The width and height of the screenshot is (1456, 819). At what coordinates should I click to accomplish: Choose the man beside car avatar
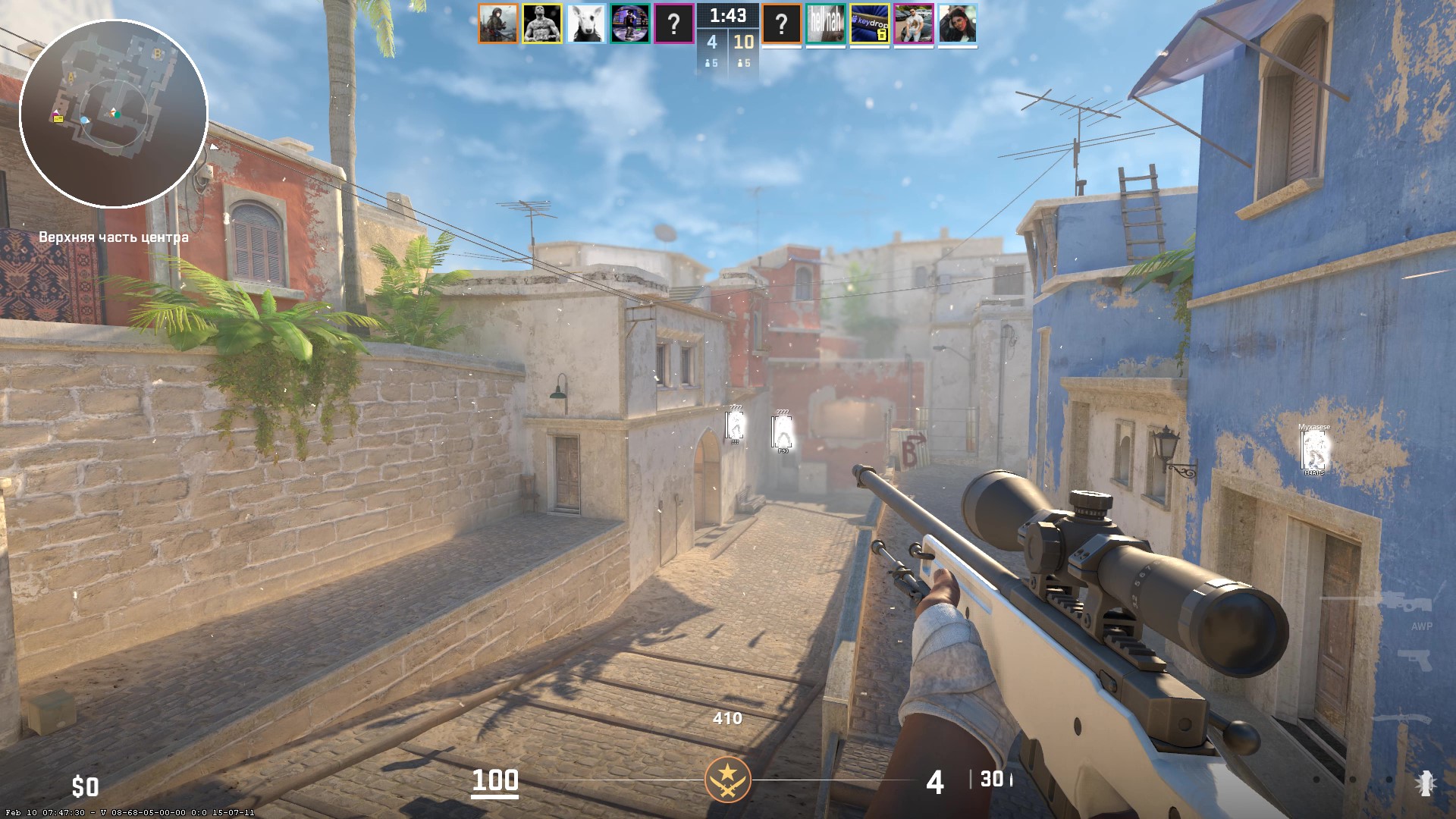click(914, 24)
